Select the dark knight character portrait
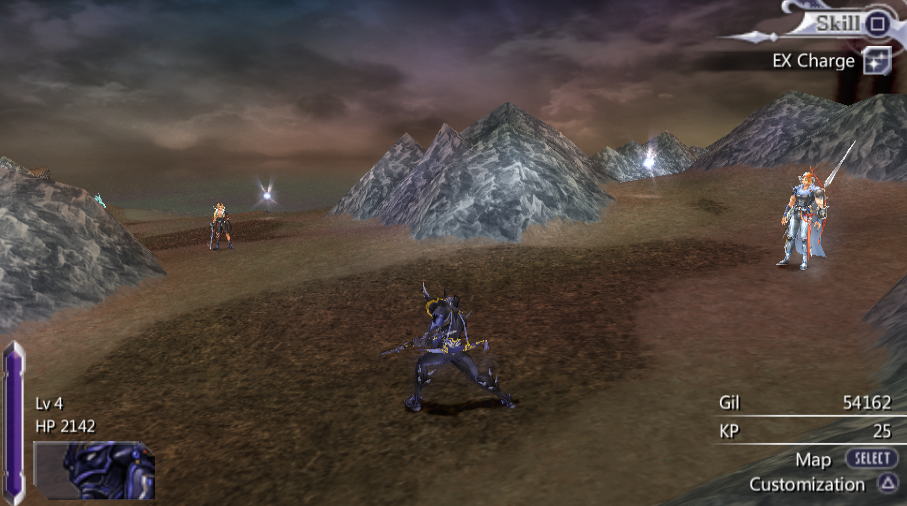Screen dimensions: 907x506 94,470
